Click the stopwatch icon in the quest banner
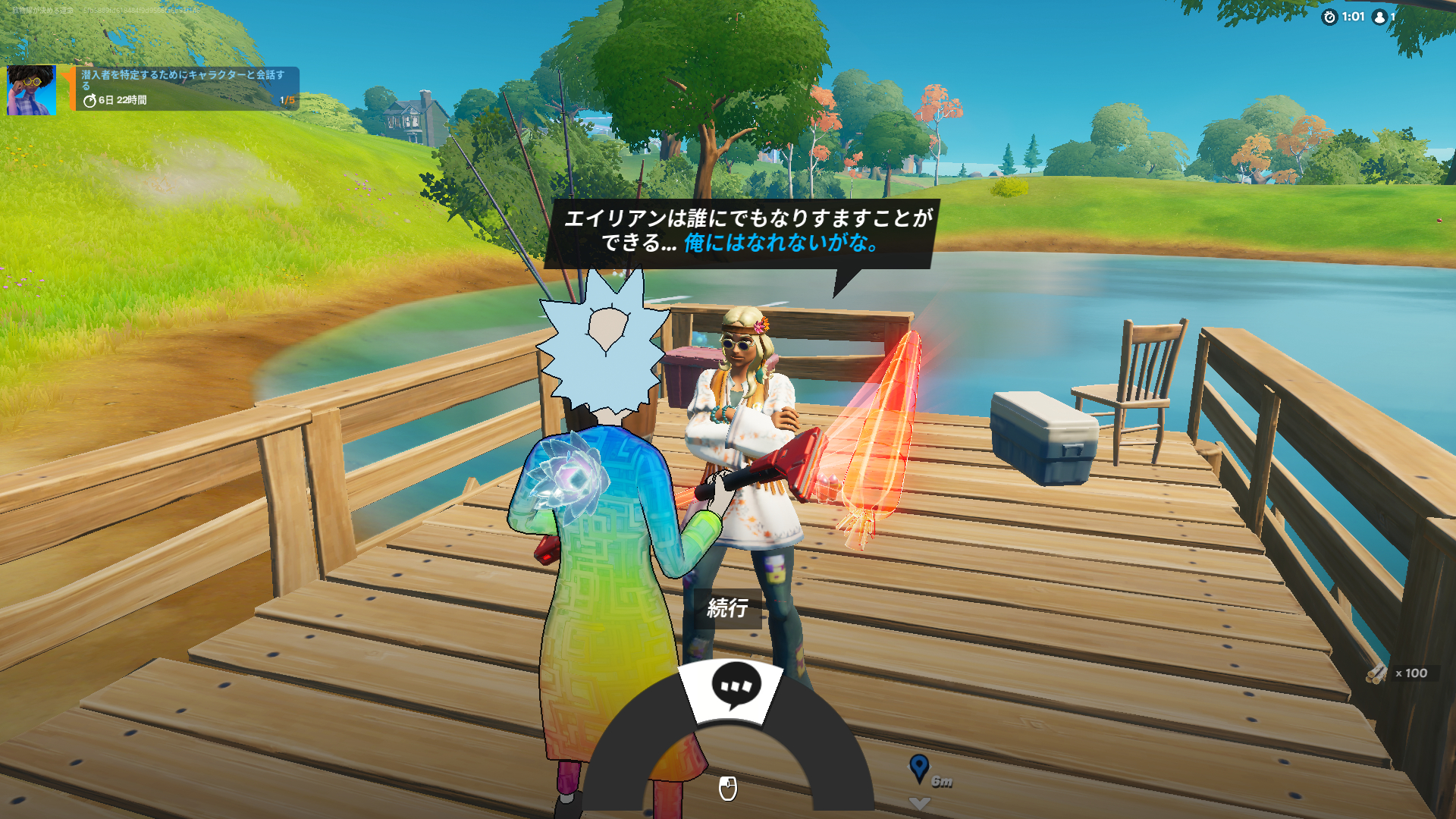This screenshot has width=1456, height=819. pos(89,99)
